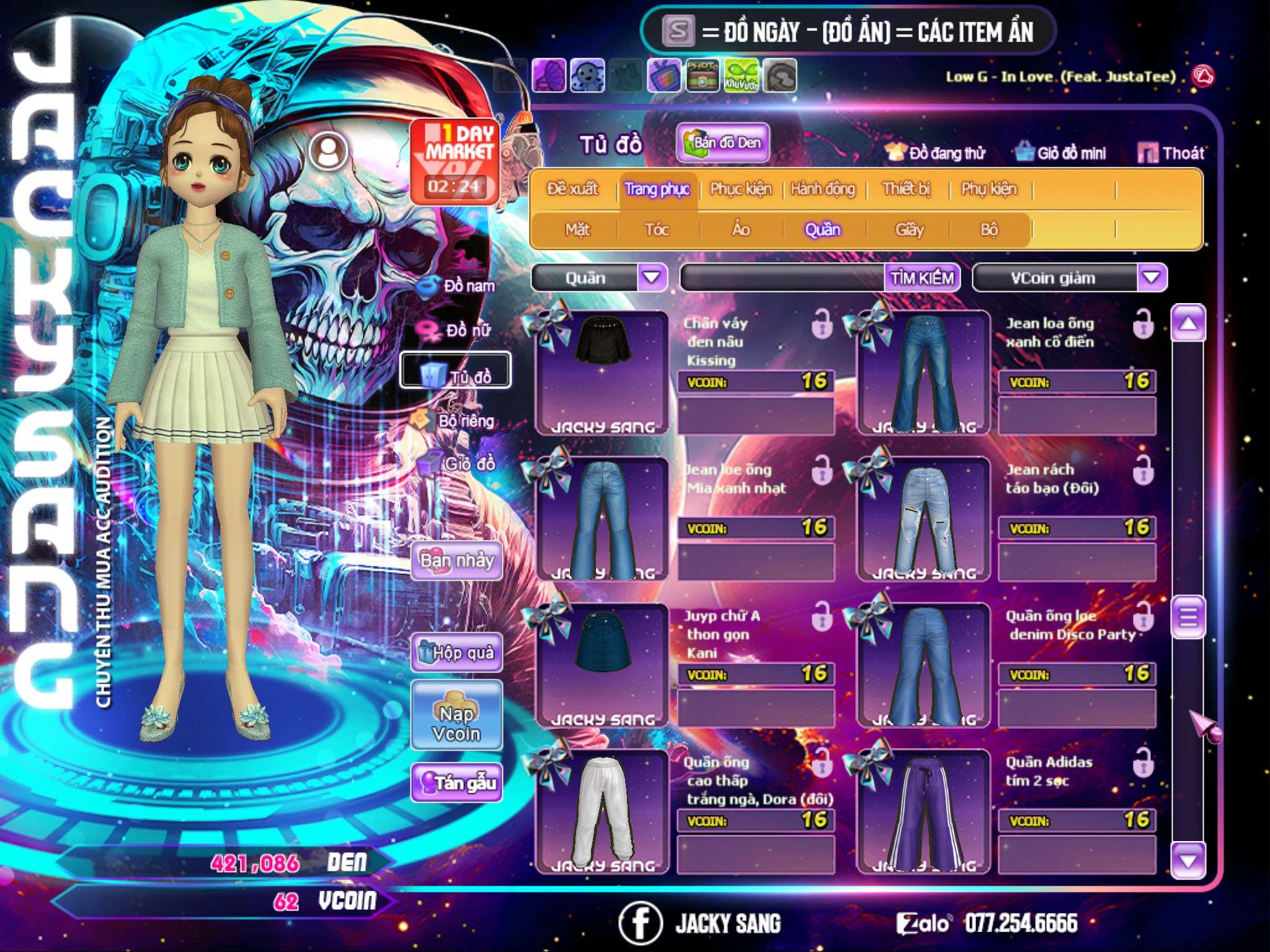This screenshot has width=1270, height=952.
Task: Choose the Chân váy đen nâu Kissing skirt
Action: (602, 372)
